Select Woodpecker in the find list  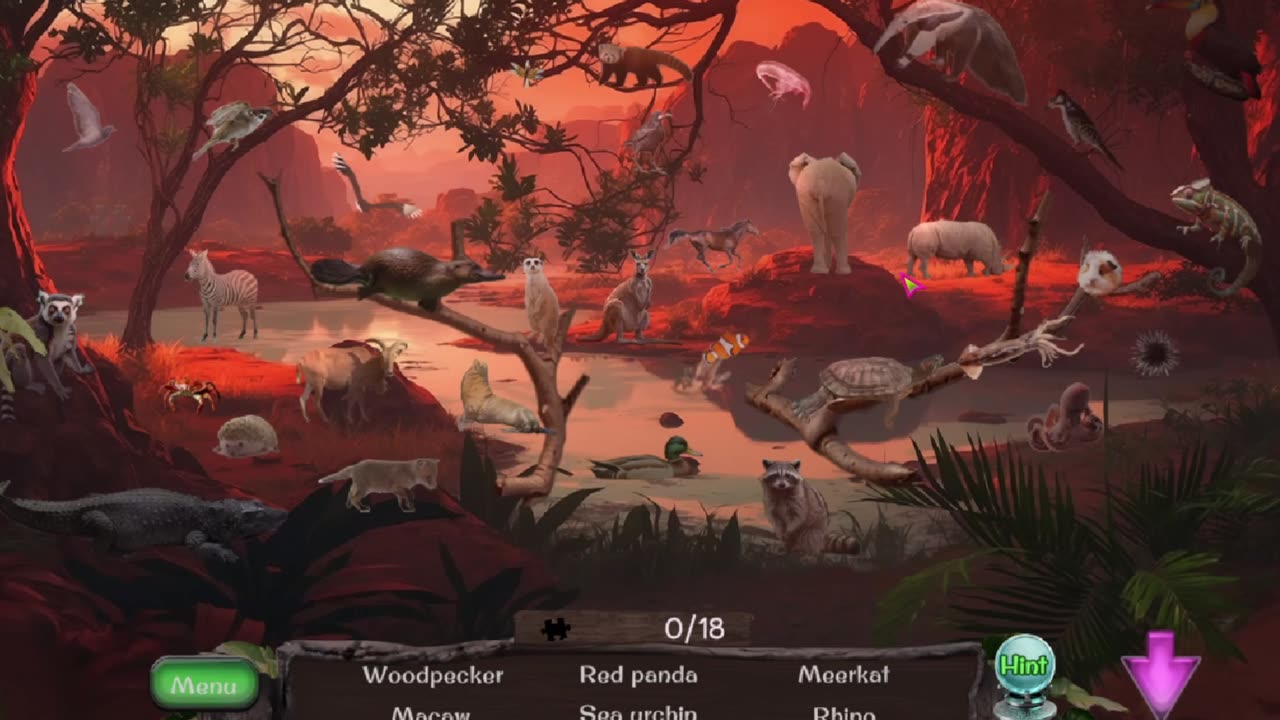click(x=433, y=675)
